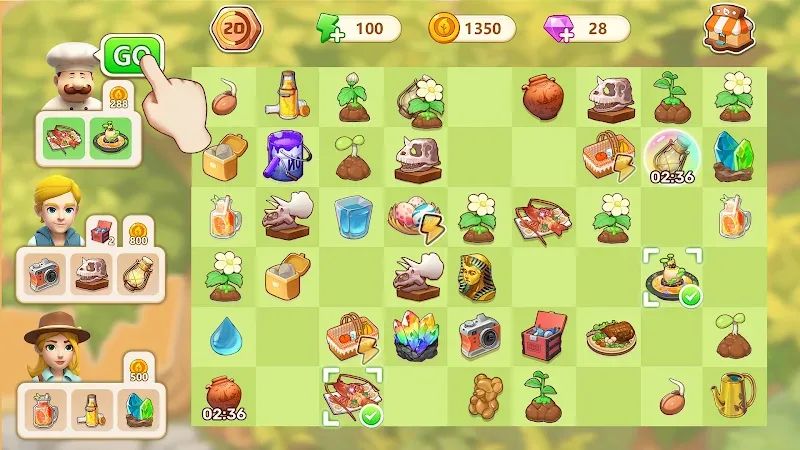
Task: Choose the blue water glass tile
Action: [351, 215]
